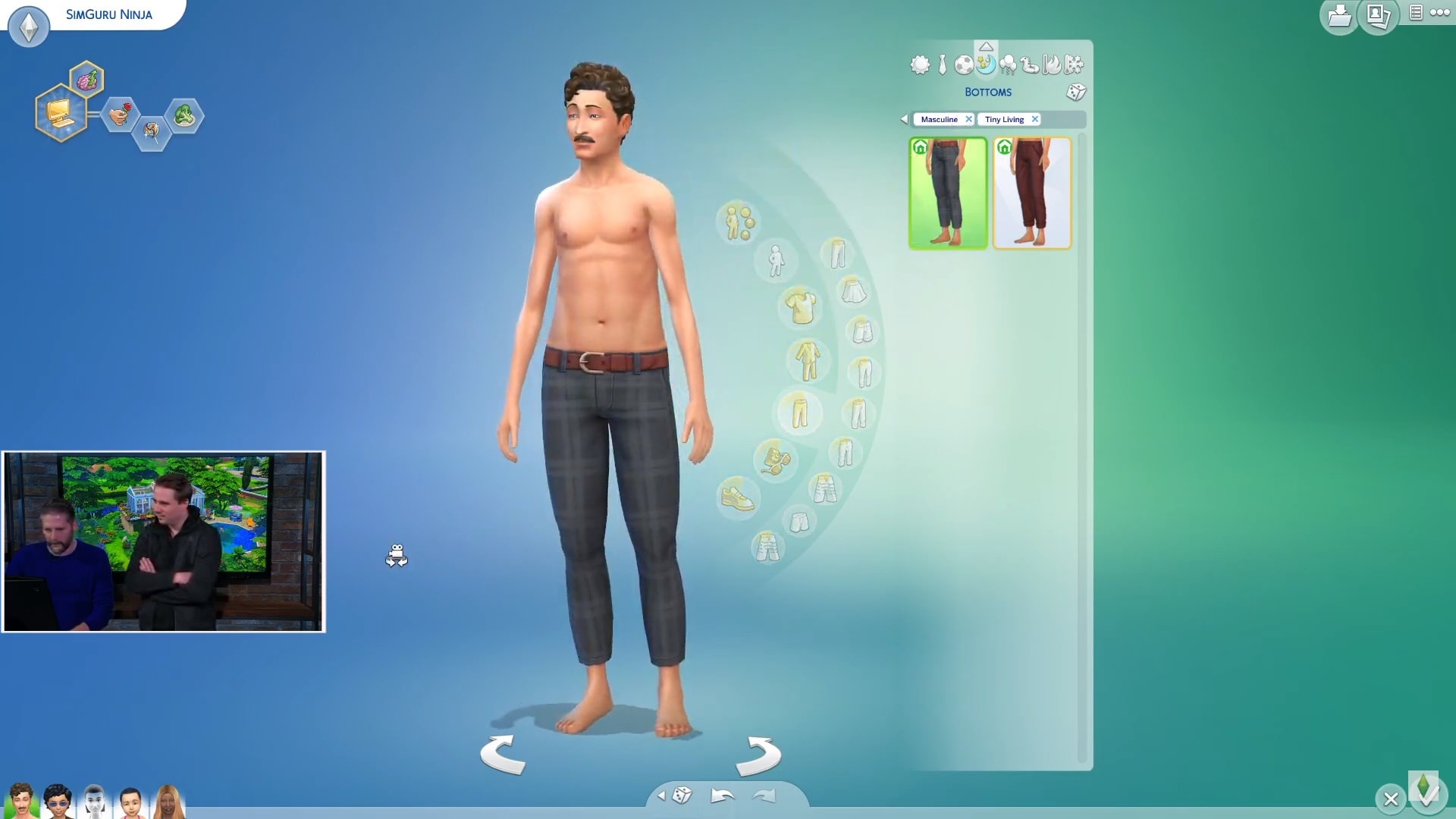The width and height of the screenshot is (1456, 819).
Task: Randomize bottoms with the panel dice
Action: pyautogui.click(x=1076, y=93)
